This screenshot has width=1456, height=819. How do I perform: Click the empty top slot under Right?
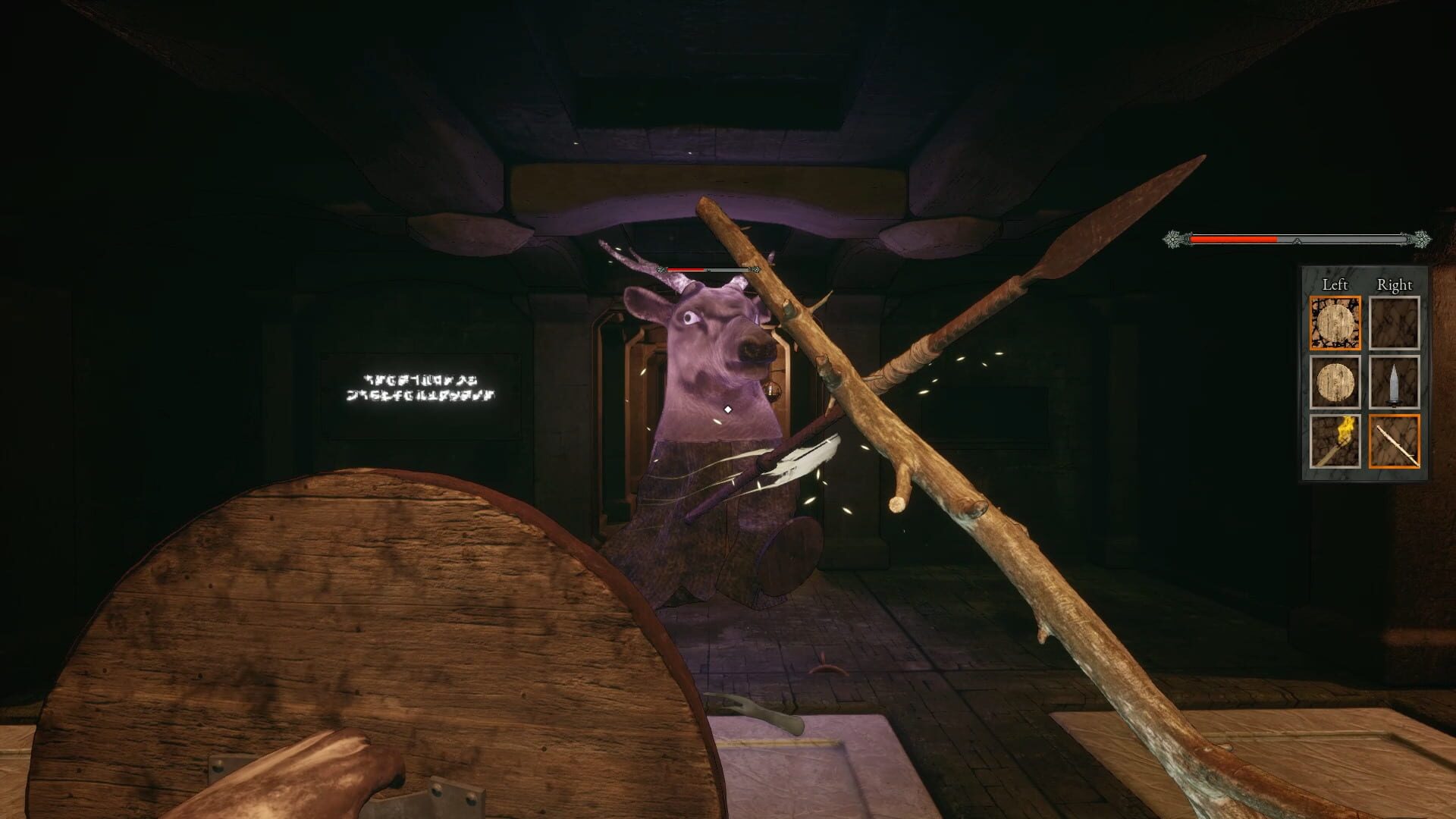(x=1395, y=322)
